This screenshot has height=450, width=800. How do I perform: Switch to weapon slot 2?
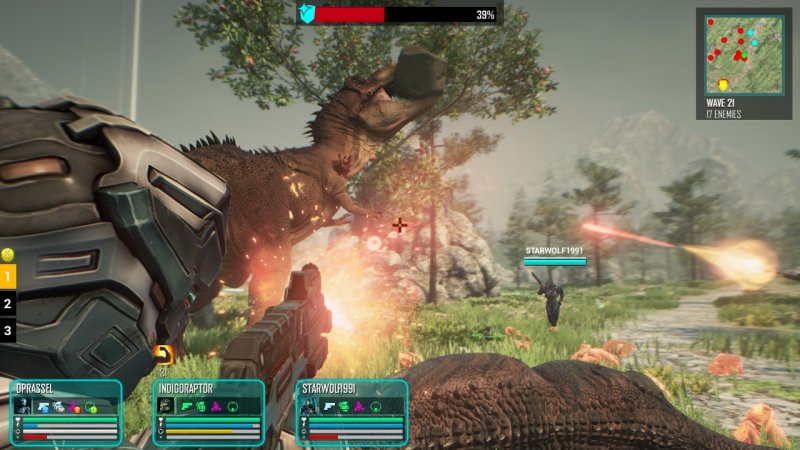click(8, 303)
